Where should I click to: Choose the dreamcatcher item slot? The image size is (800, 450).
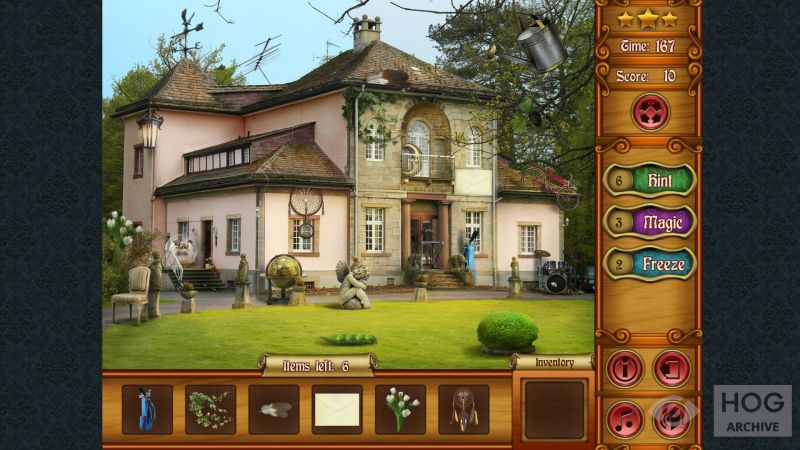464,409
